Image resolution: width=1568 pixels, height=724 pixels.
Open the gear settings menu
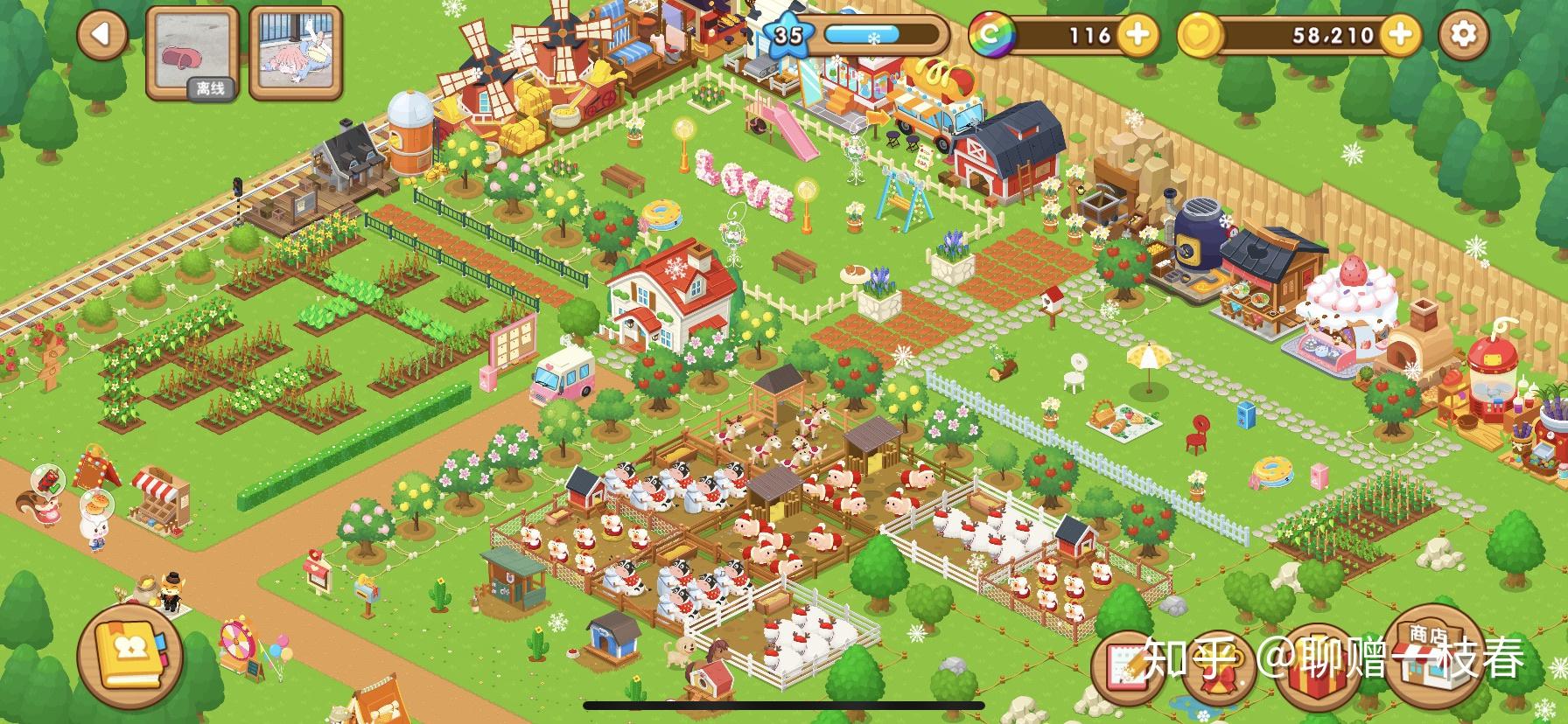click(1463, 35)
